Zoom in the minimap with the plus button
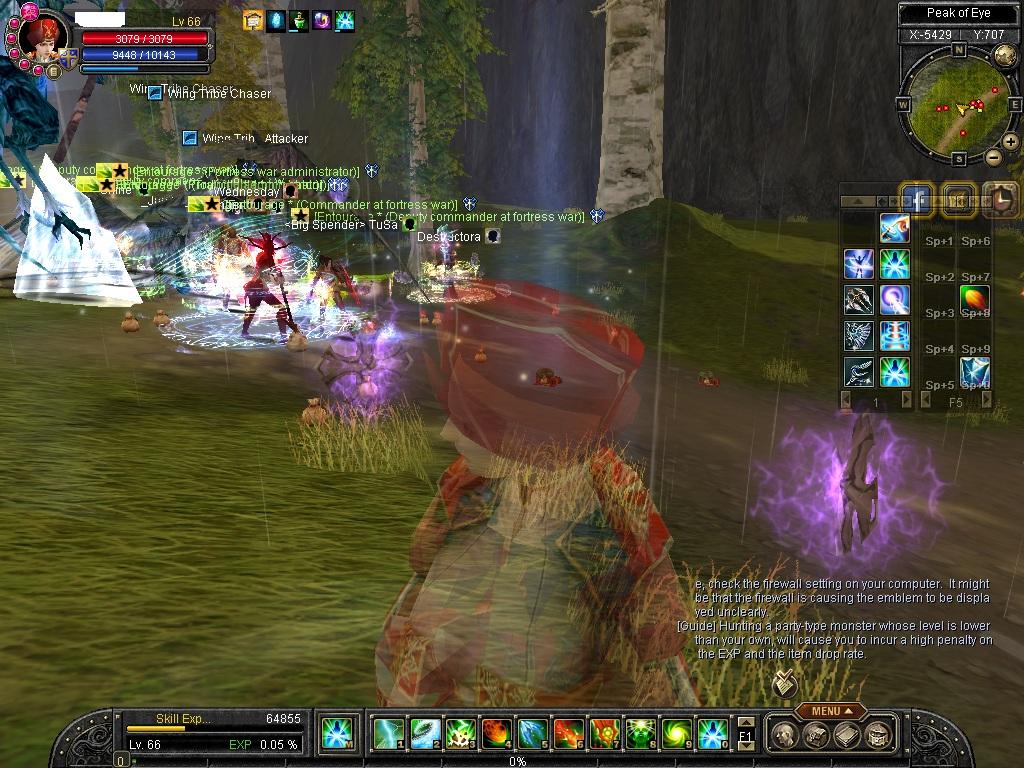Viewport: 1024px width, 768px height. point(1010,142)
